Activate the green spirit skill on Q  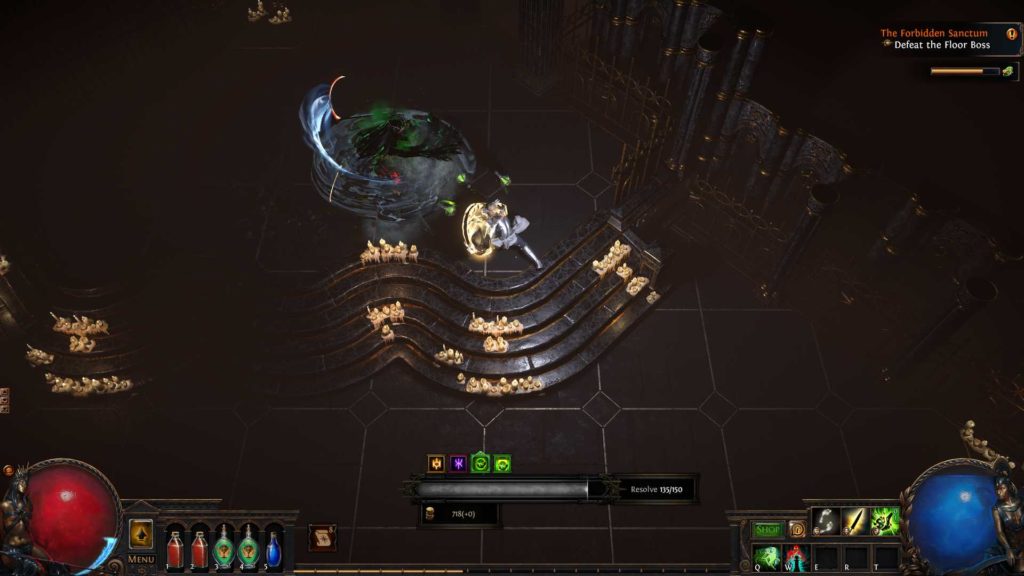pos(767,556)
